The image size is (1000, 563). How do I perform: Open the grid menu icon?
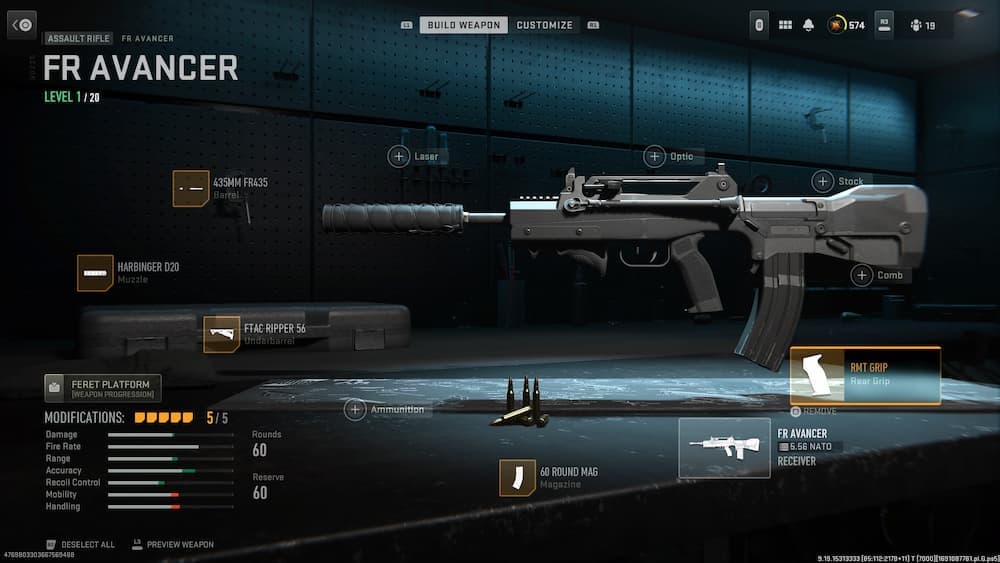(x=785, y=25)
